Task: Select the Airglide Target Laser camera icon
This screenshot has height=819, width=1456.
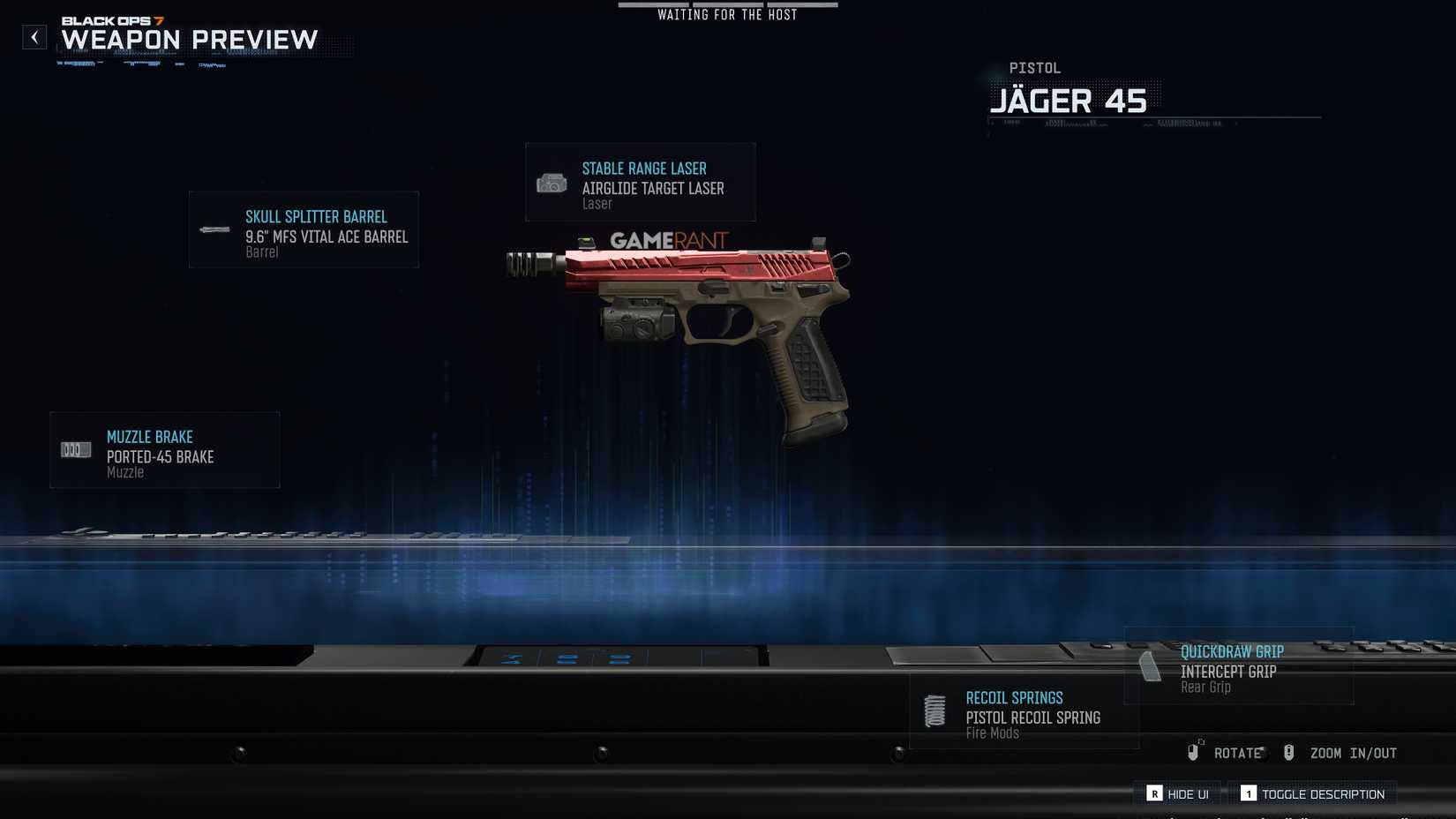Action: [552, 184]
